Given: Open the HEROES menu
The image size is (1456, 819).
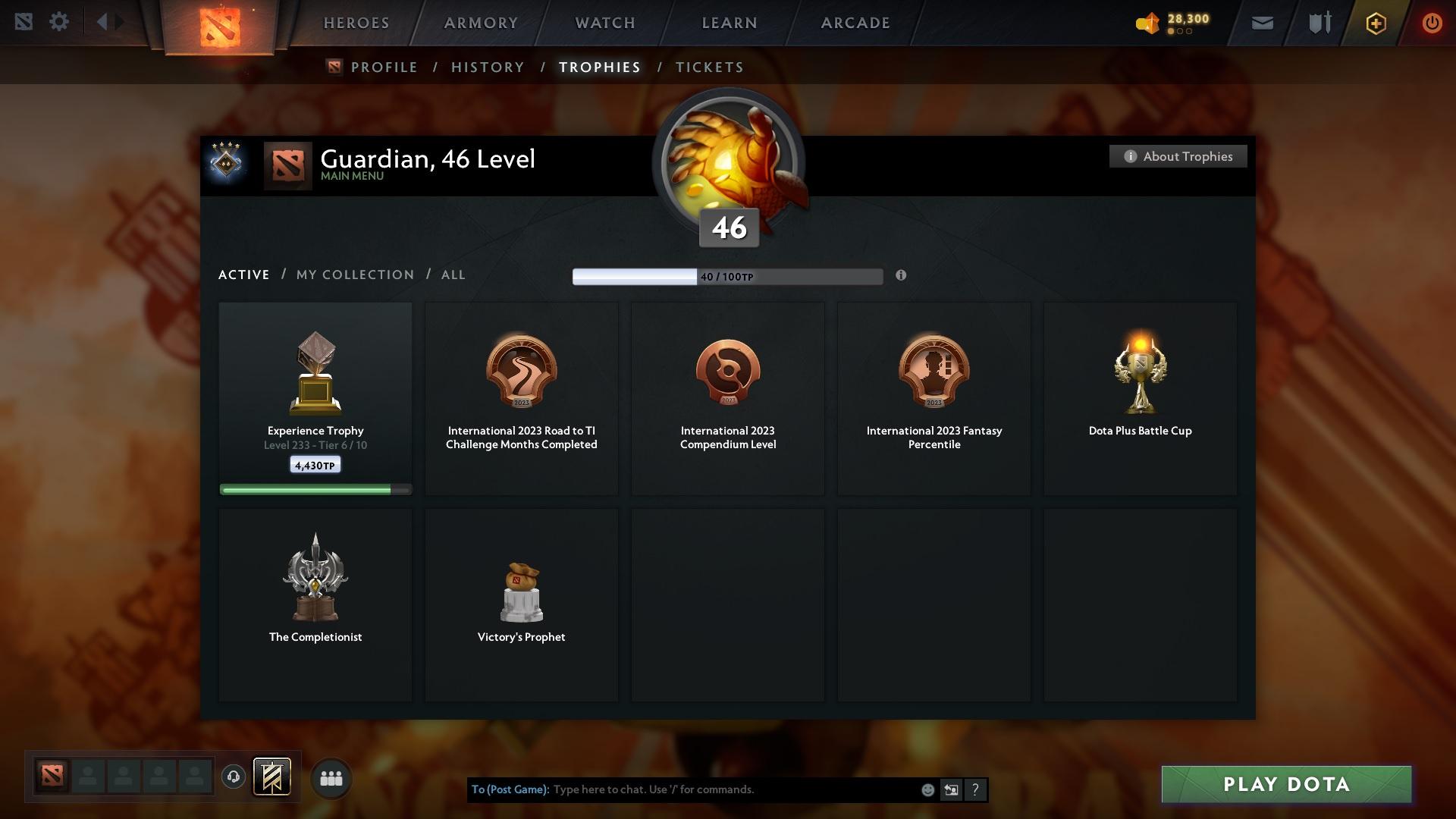Looking at the screenshot, I should (356, 23).
